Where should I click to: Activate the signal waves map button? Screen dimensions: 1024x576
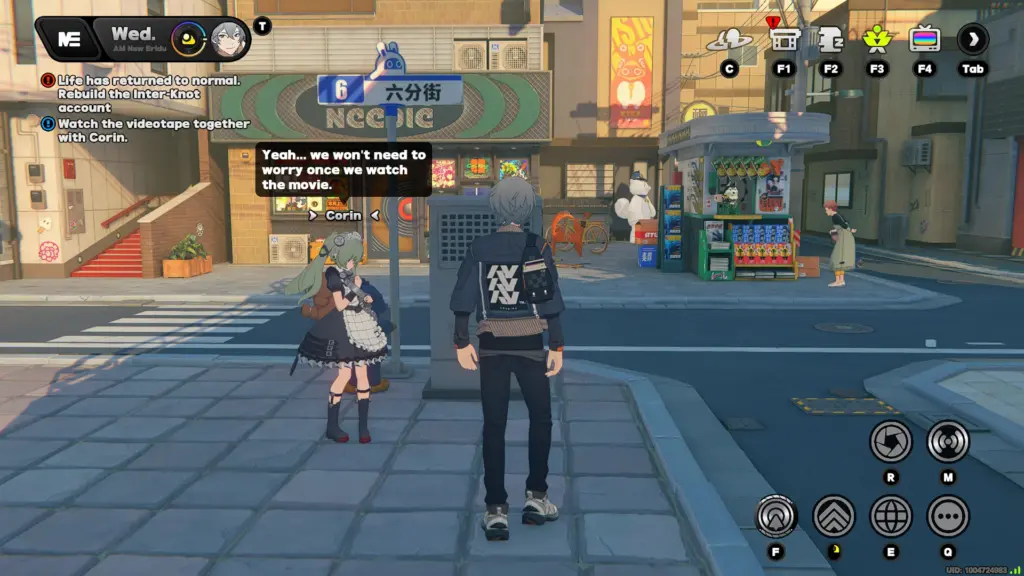(x=947, y=441)
